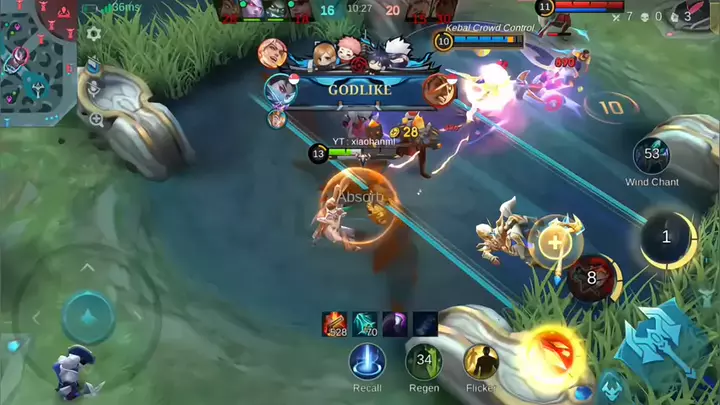Tap the virtual movement joystick
The height and width of the screenshot is (405, 720).
tap(89, 318)
